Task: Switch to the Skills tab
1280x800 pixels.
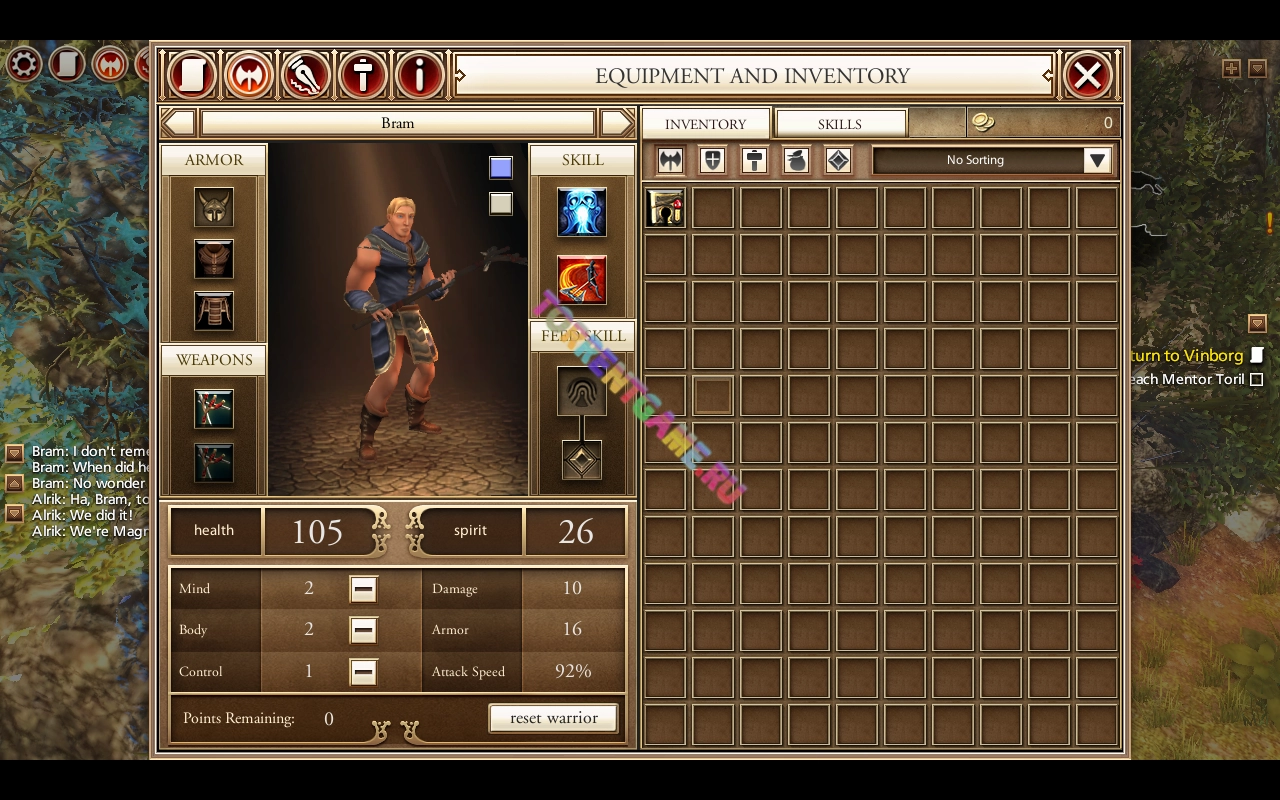Action: point(840,124)
